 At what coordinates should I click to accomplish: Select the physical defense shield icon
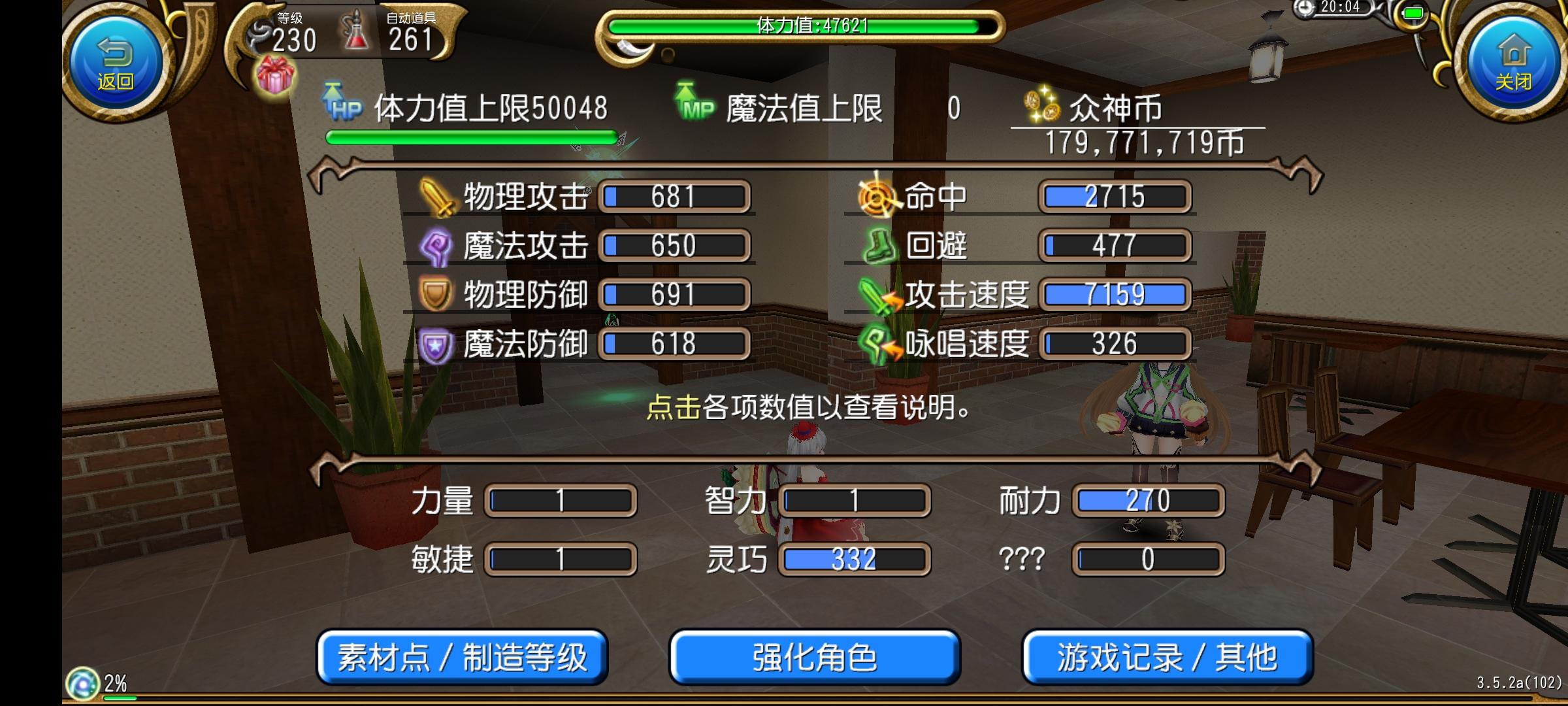click(x=434, y=295)
